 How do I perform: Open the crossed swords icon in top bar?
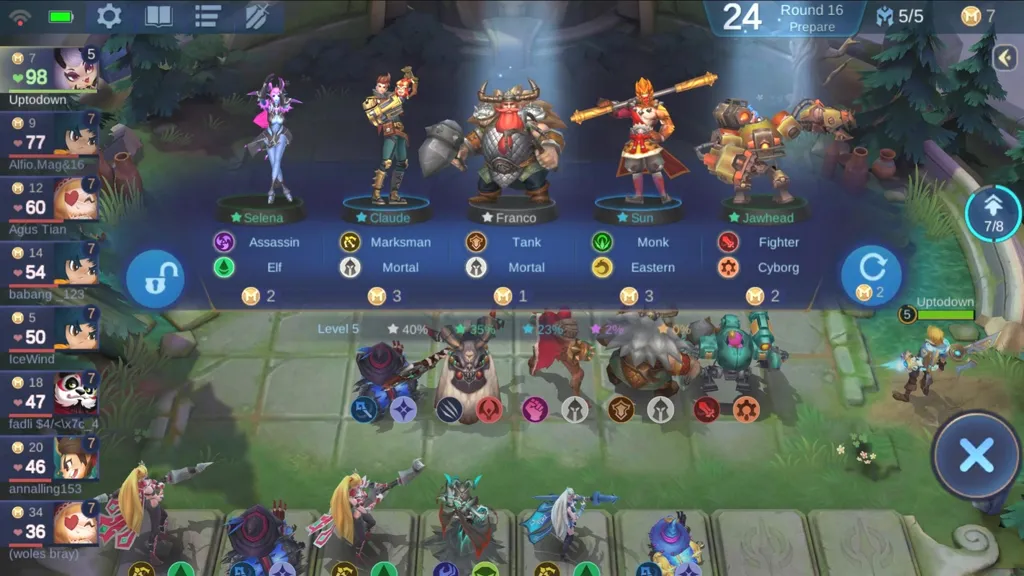coord(257,16)
